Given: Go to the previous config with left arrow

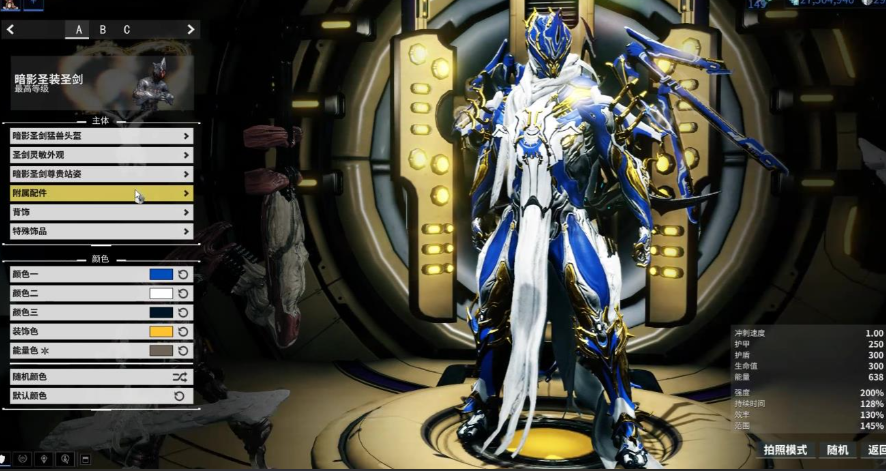Looking at the screenshot, I should 11,30.
